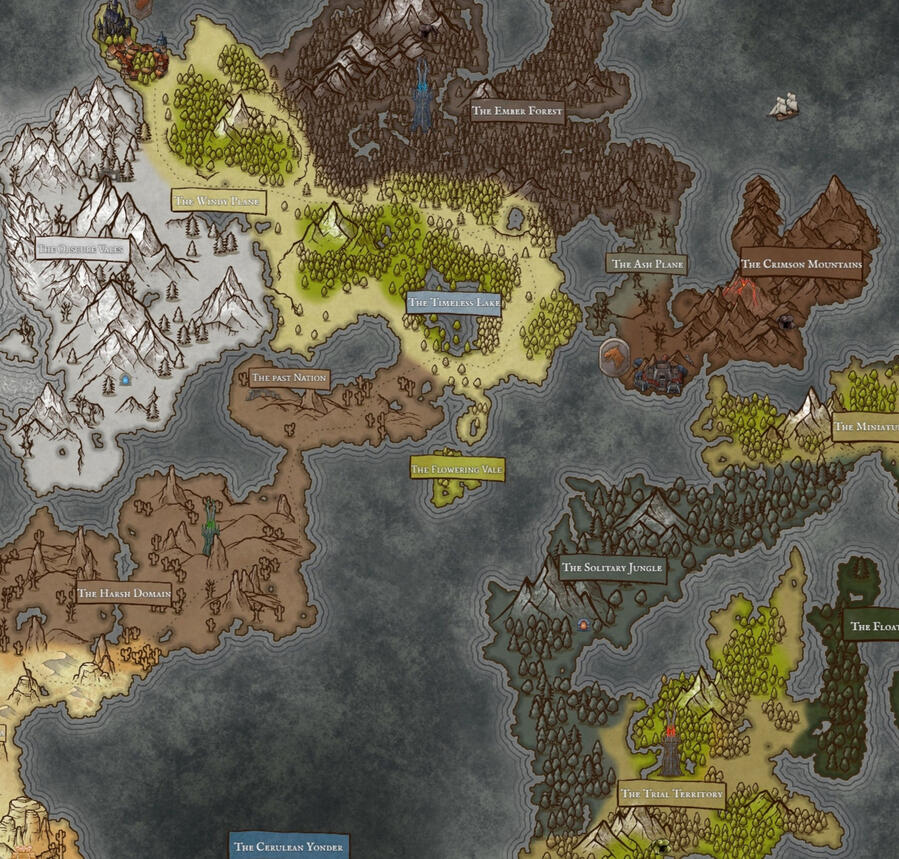Image resolution: width=899 pixels, height=859 pixels.
Task: Open The Solitary Jungle region
Action: [612, 568]
